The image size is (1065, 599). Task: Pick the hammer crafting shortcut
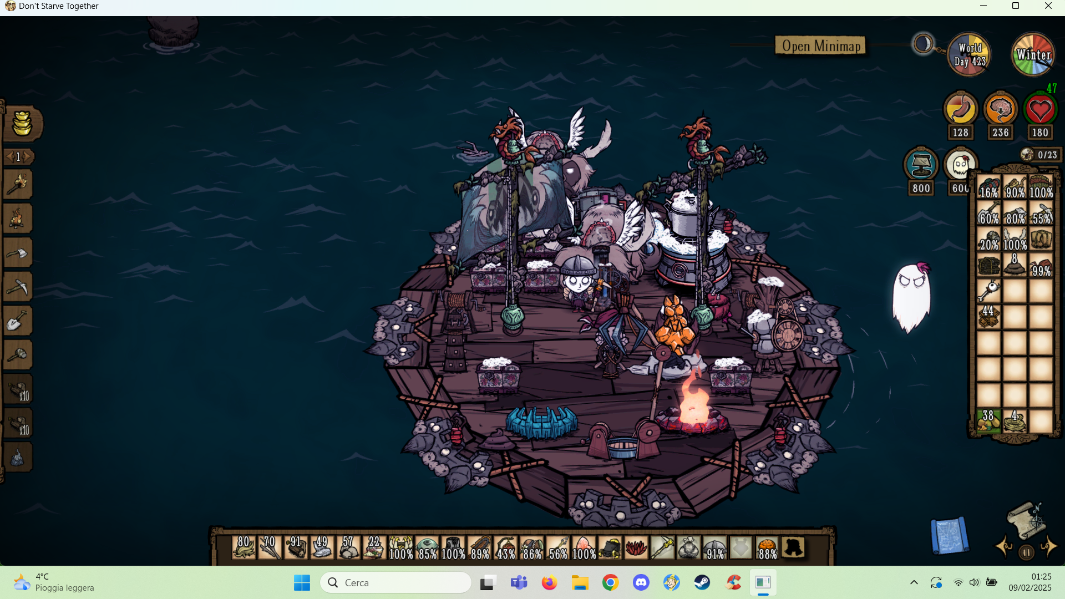point(19,355)
